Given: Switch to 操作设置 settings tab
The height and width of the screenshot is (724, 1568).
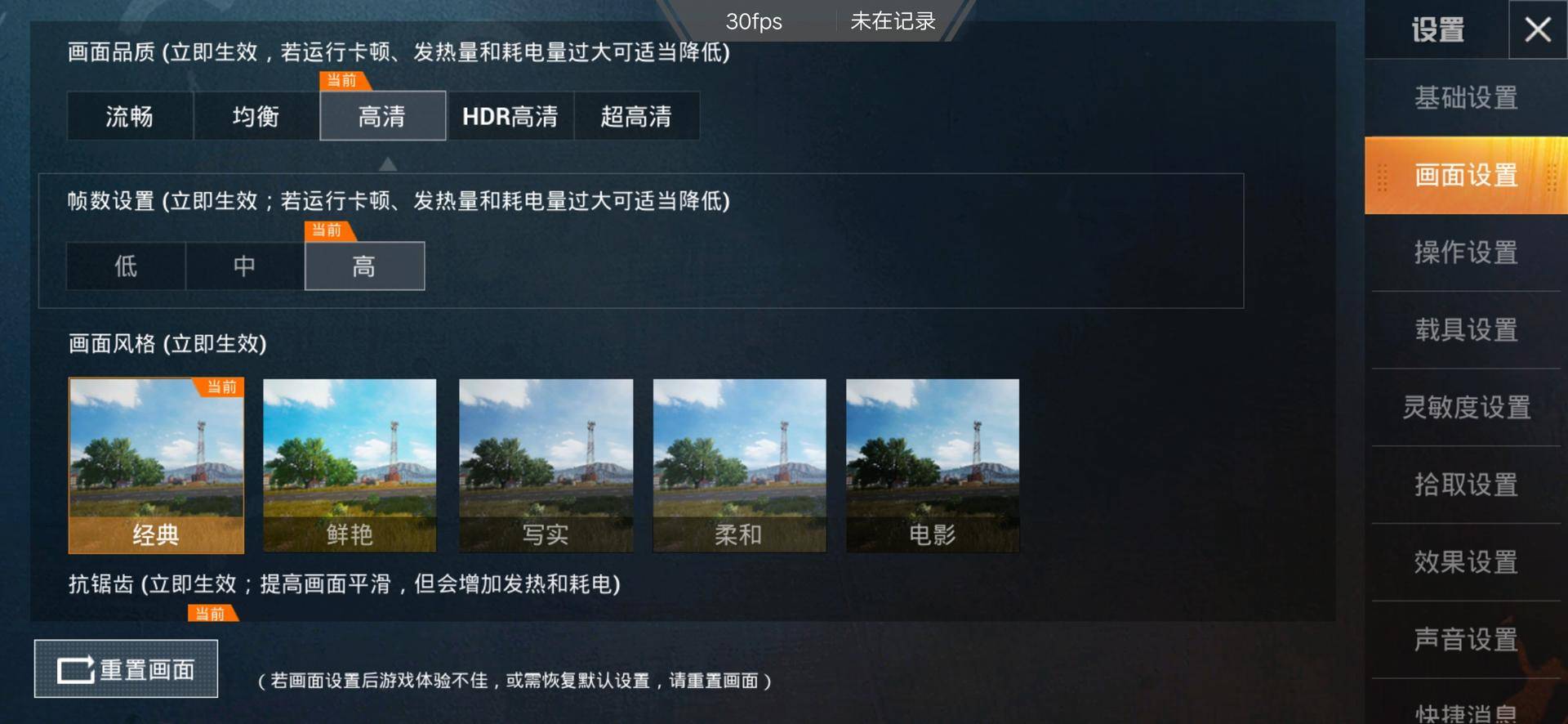Looking at the screenshot, I should (x=1466, y=253).
